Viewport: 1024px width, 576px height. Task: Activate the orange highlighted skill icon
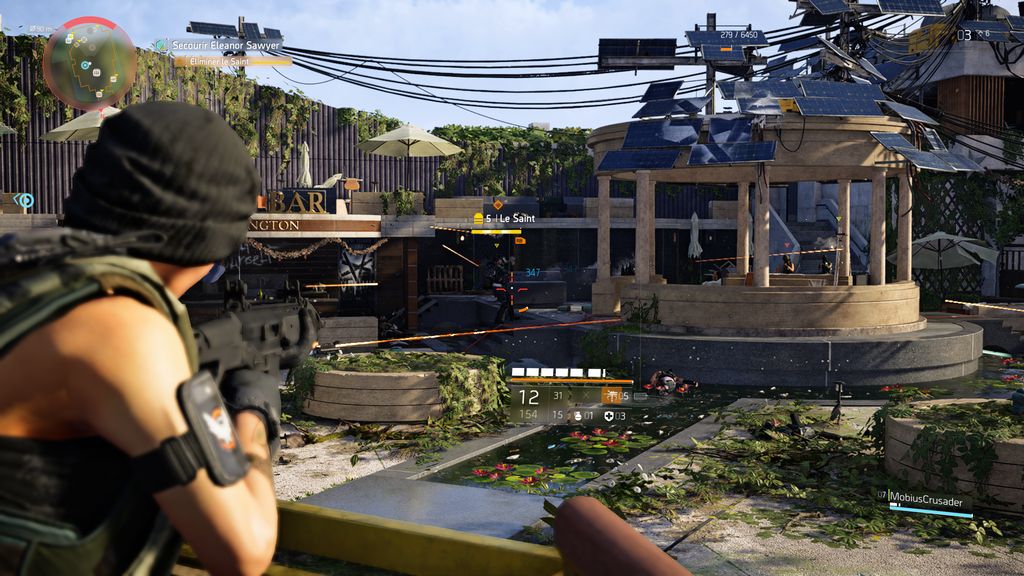click(612, 396)
